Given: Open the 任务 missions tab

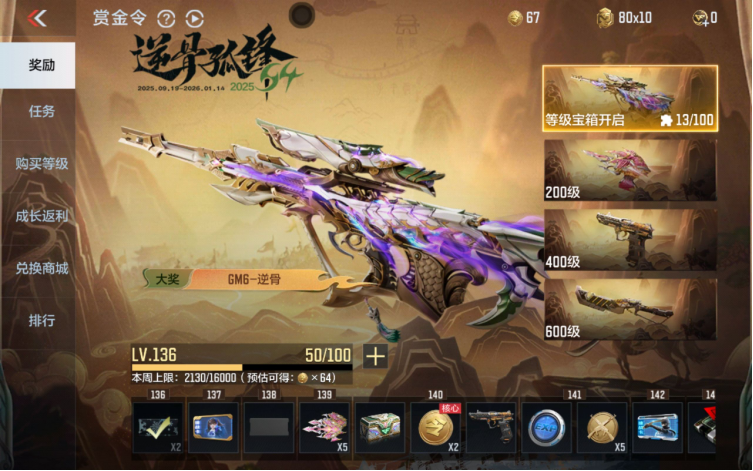Looking at the screenshot, I should coord(41,111).
